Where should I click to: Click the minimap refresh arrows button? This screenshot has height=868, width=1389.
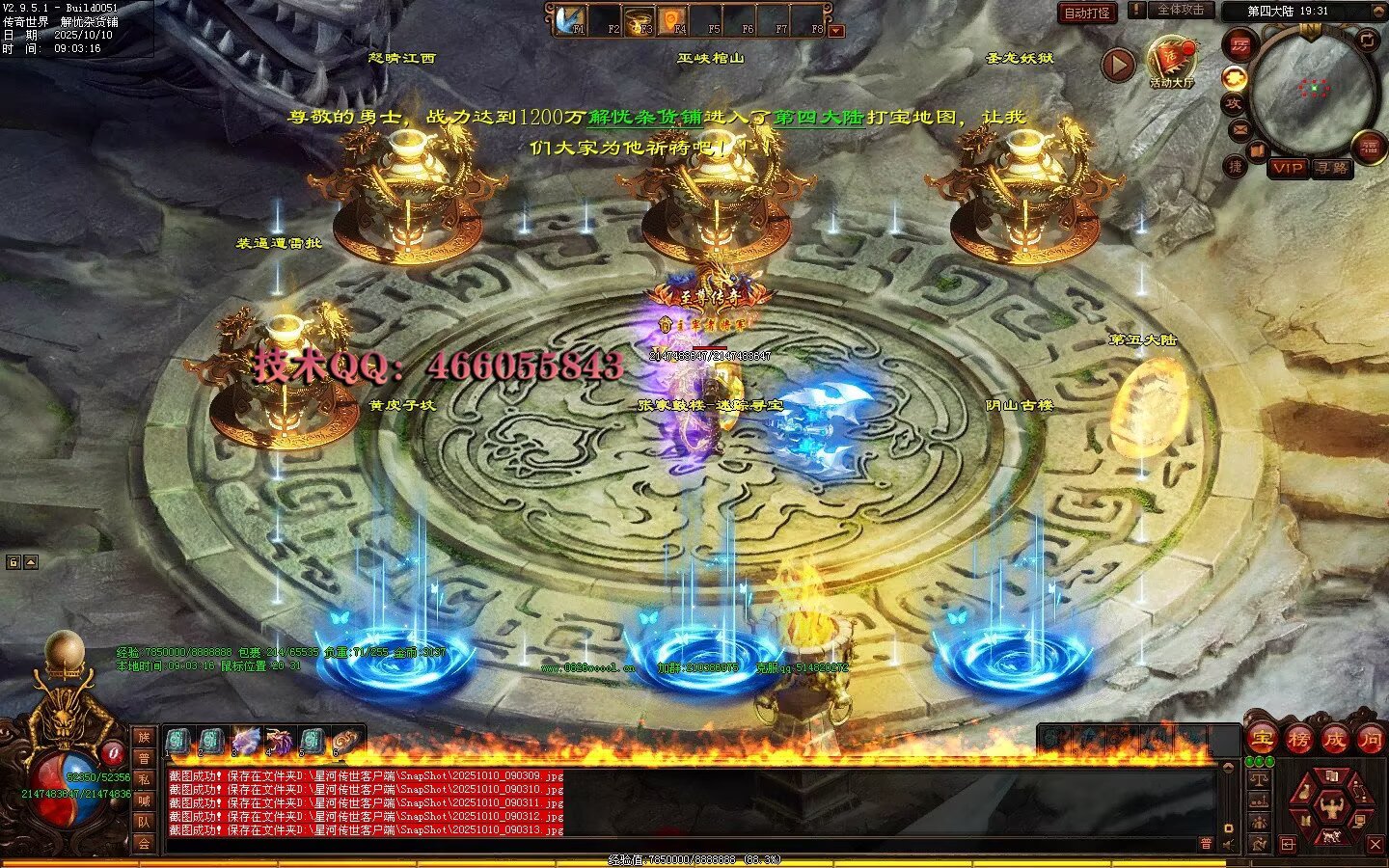tap(1368, 40)
